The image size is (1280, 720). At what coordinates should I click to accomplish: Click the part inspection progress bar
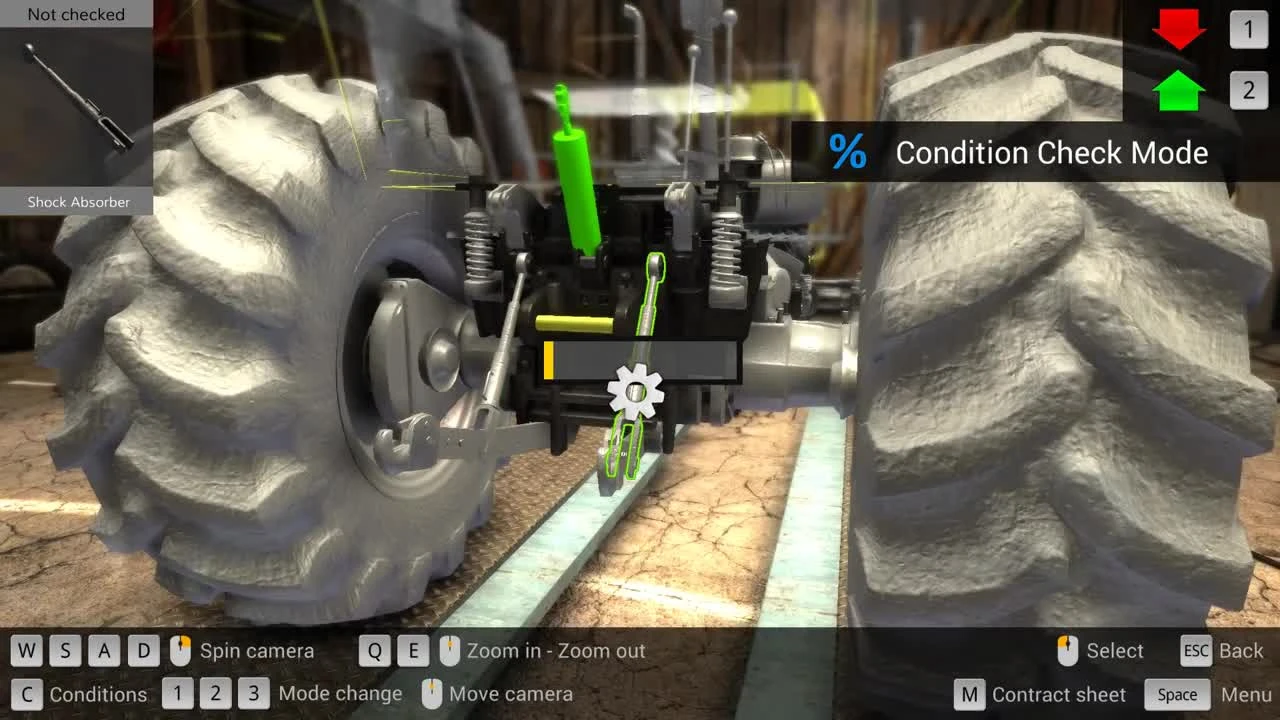[x=640, y=360]
